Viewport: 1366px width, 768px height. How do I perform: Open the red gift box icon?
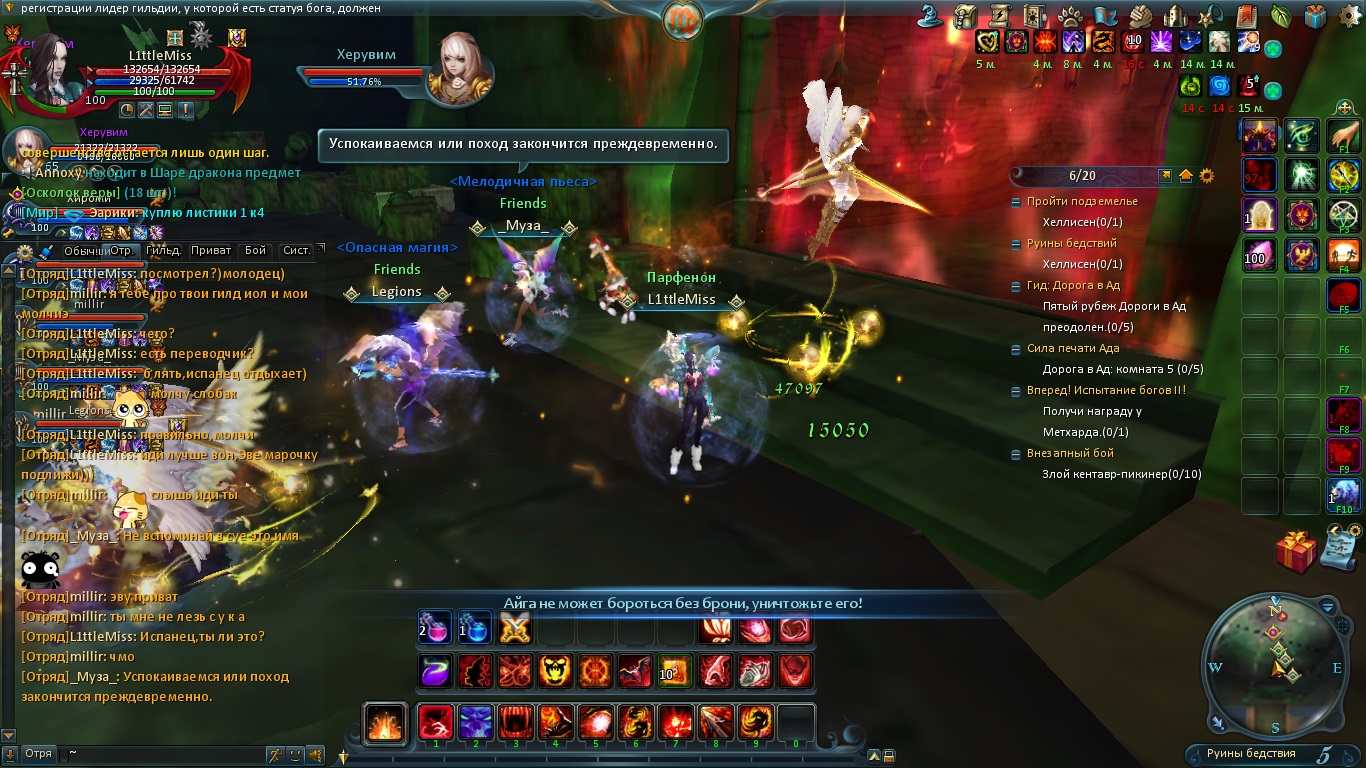[1295, 550]
